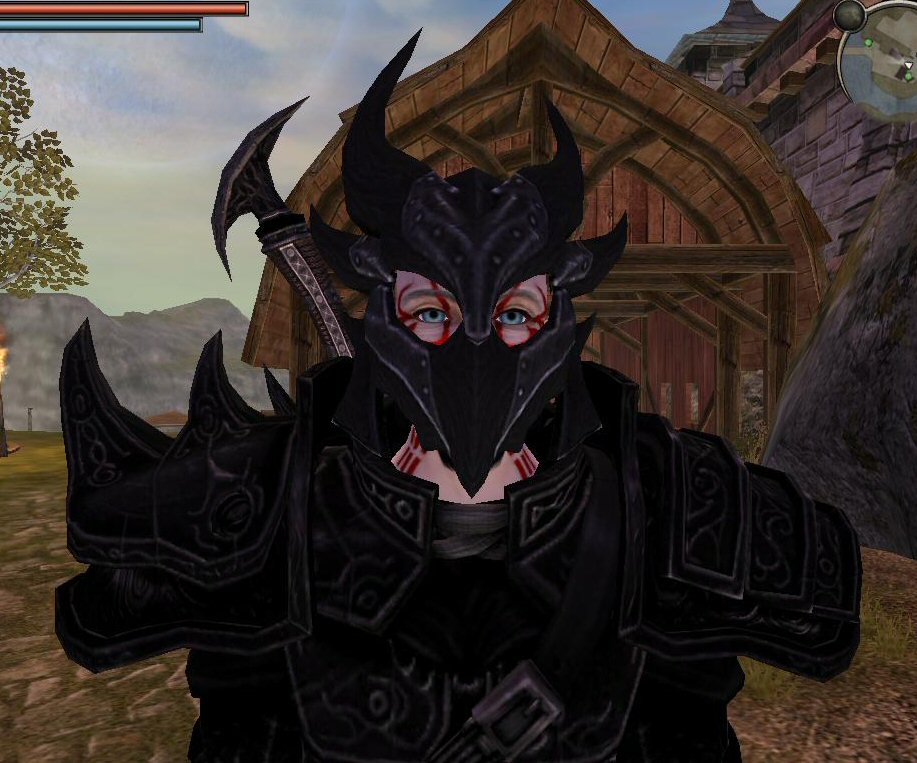Click the round orb button on the minimap frame
The width and height of the screenshot is (917, 763).
point(849,14)
